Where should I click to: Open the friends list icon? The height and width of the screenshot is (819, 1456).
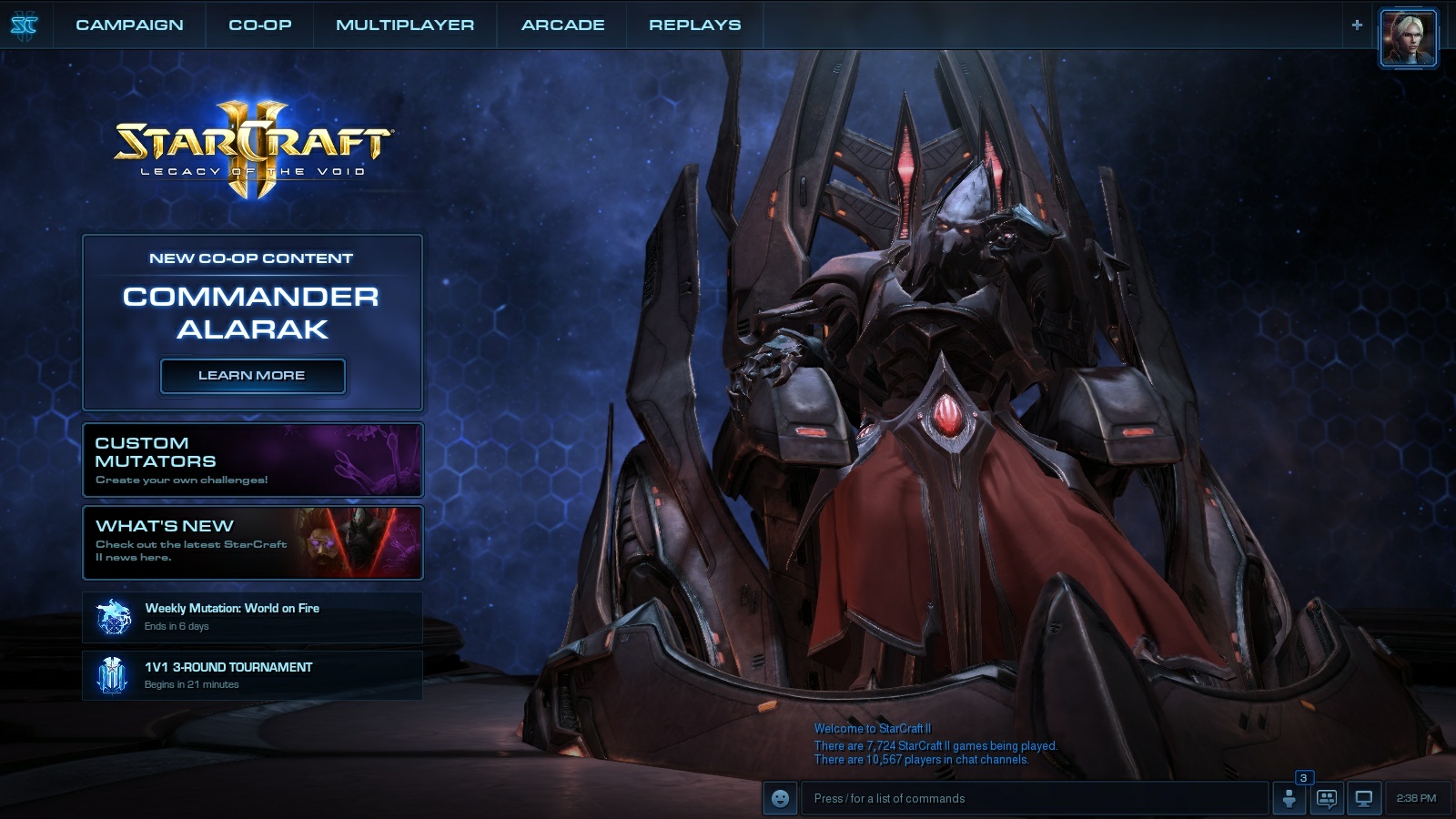(x=1289, y=799)
